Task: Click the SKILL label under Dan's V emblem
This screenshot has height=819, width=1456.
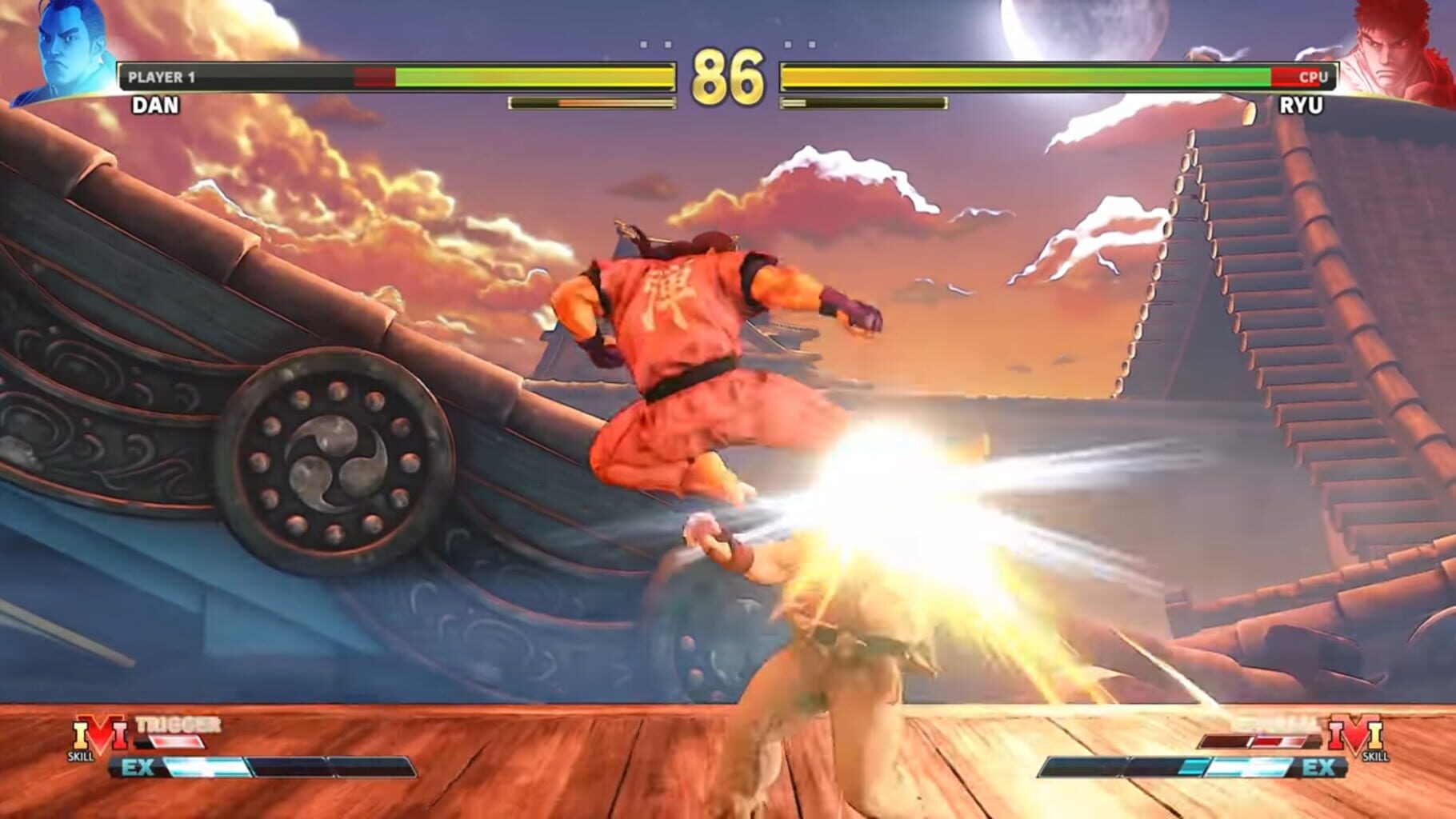Action: click(80, 757)
